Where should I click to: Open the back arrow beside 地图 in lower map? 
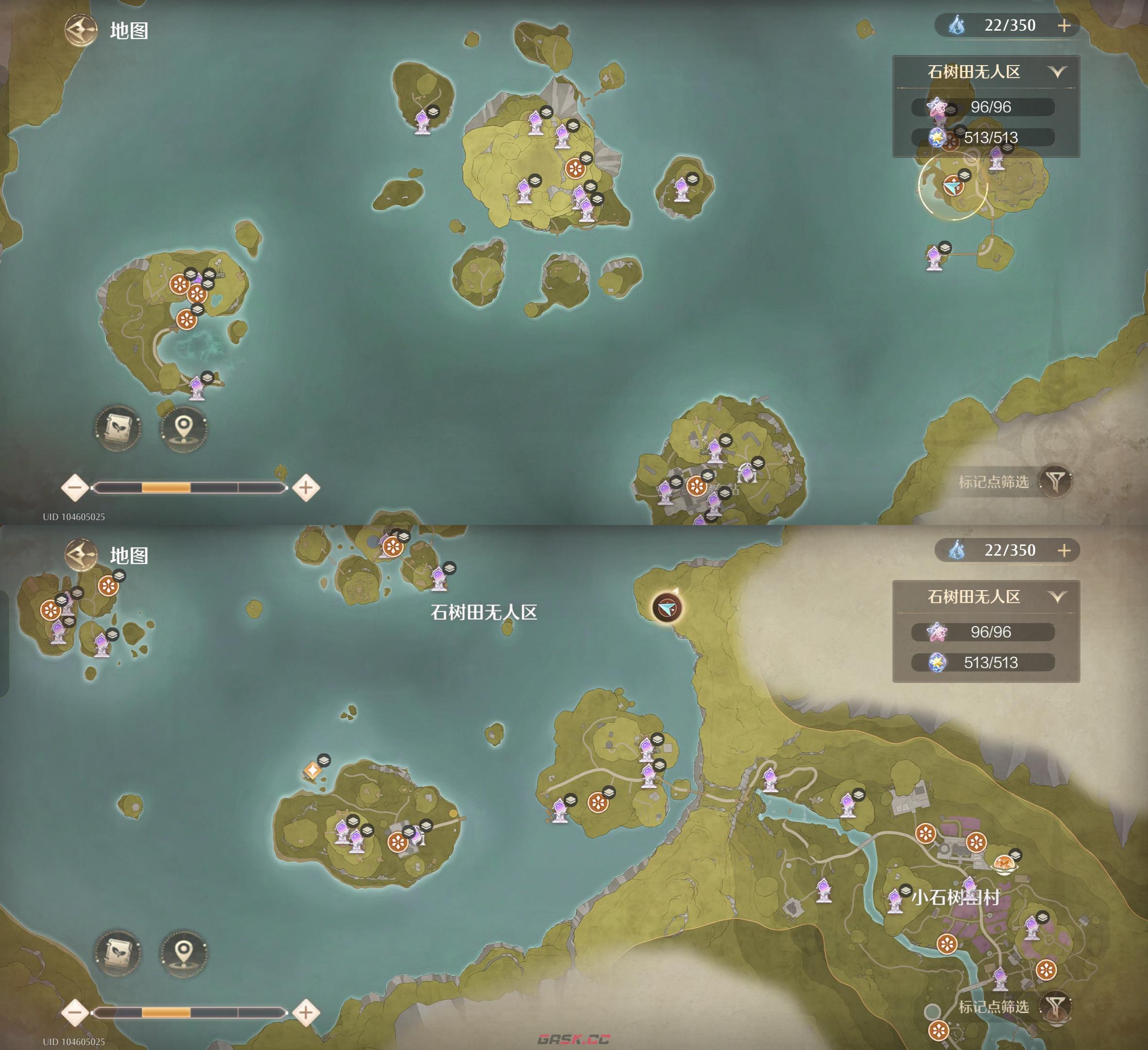[80, 555]
